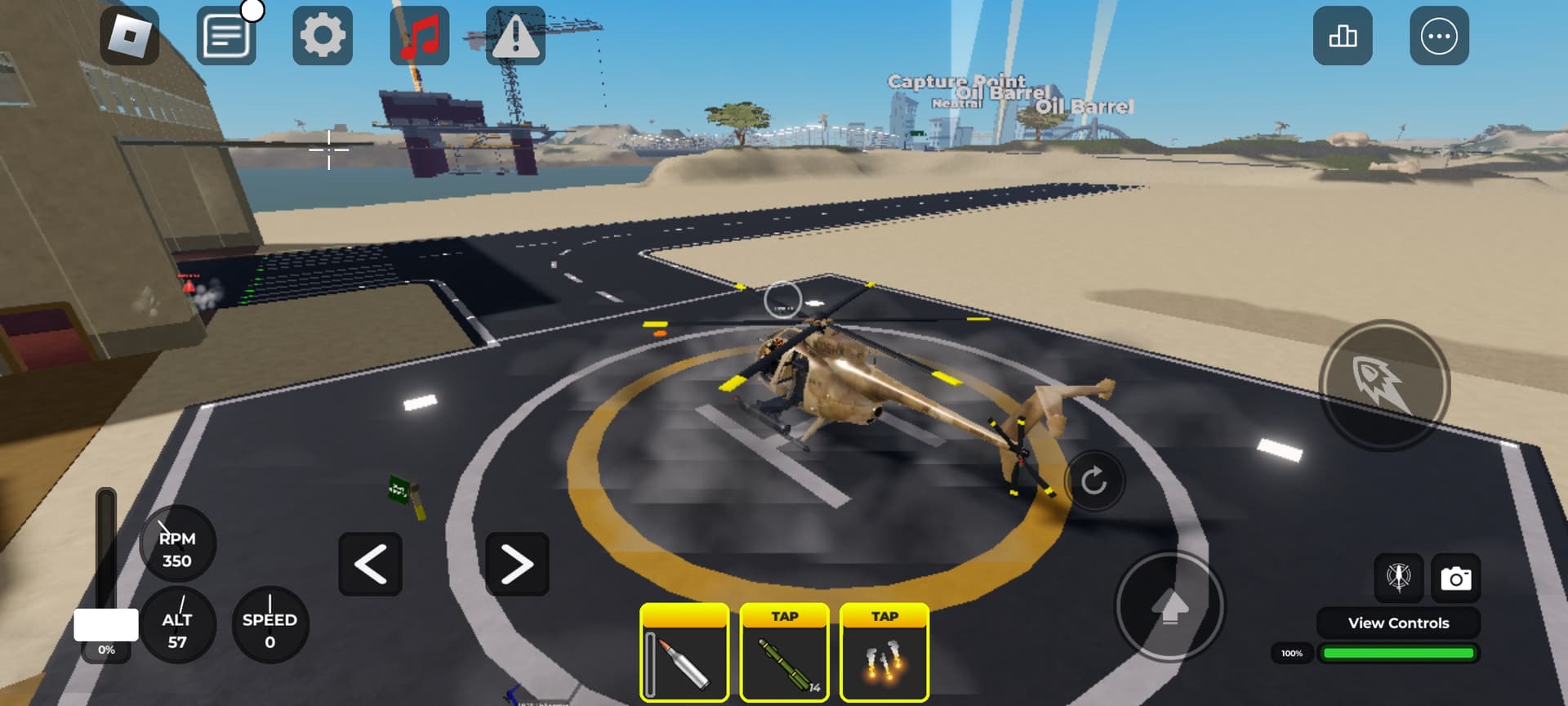
Task: Toggle the radar crosshair control
Action: [x=1397, y=578]
